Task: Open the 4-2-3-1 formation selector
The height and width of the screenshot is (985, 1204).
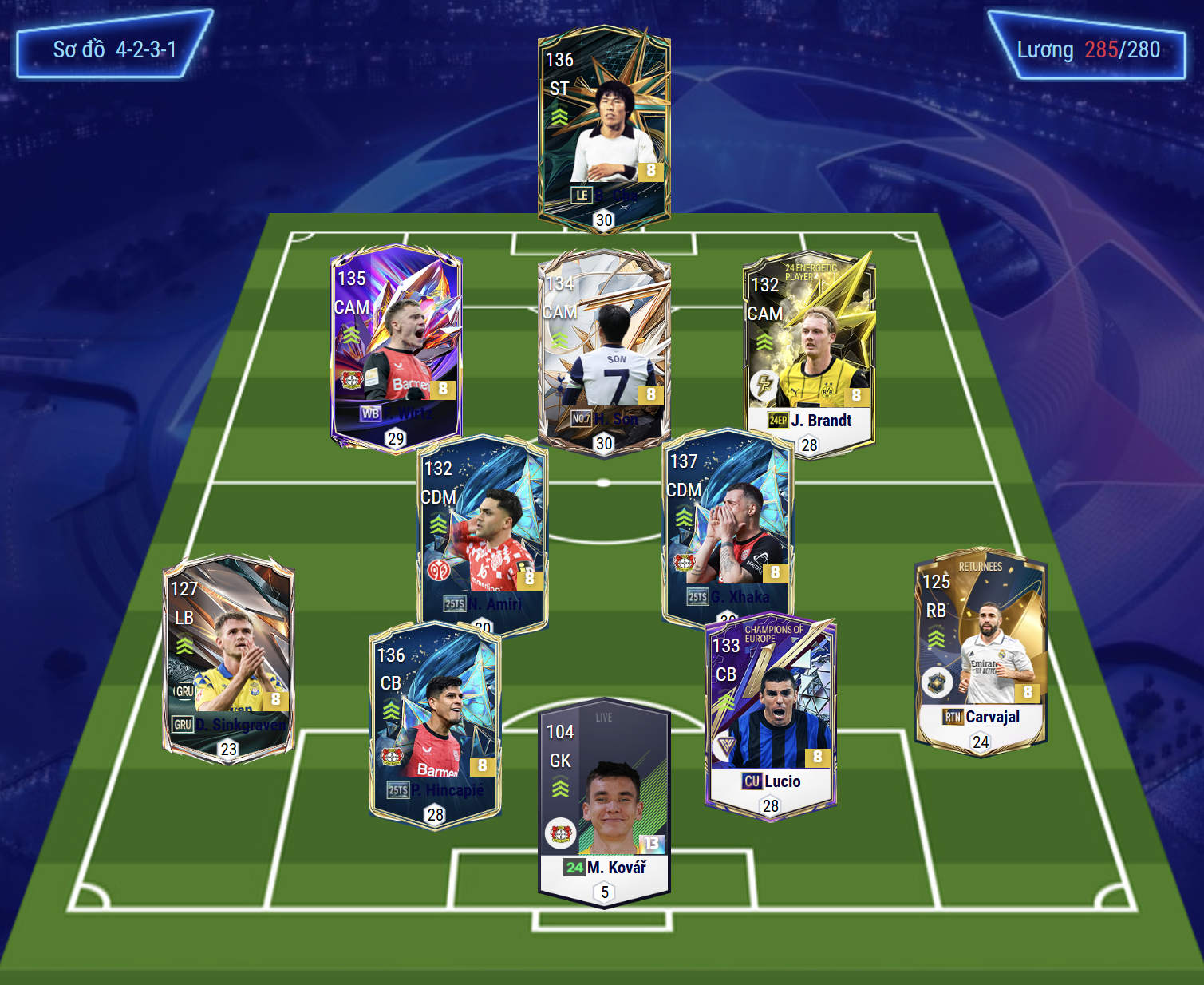Action: [x=114, y=49]
